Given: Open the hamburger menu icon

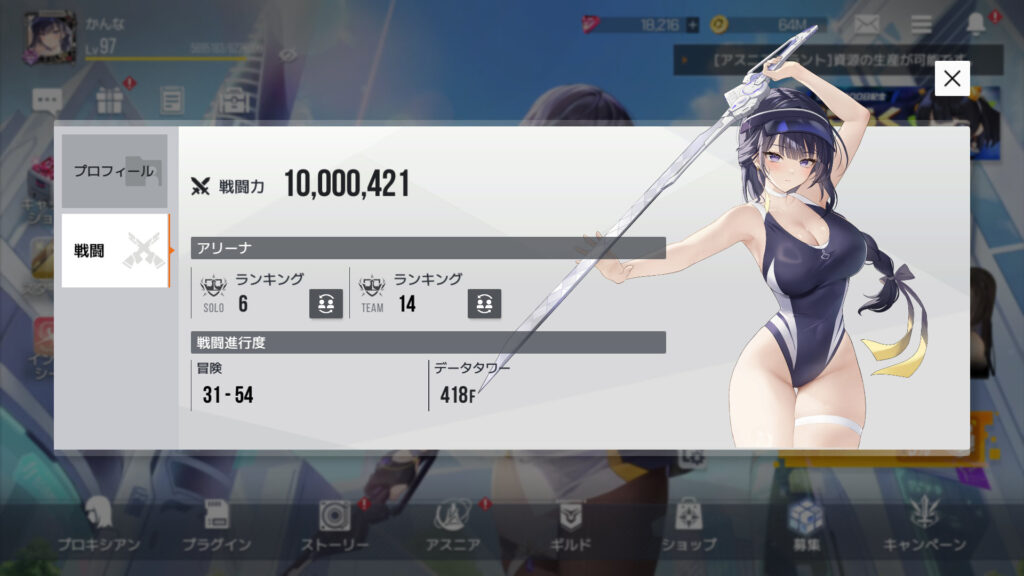Looking at the screenshot, I should click(921, 24).
